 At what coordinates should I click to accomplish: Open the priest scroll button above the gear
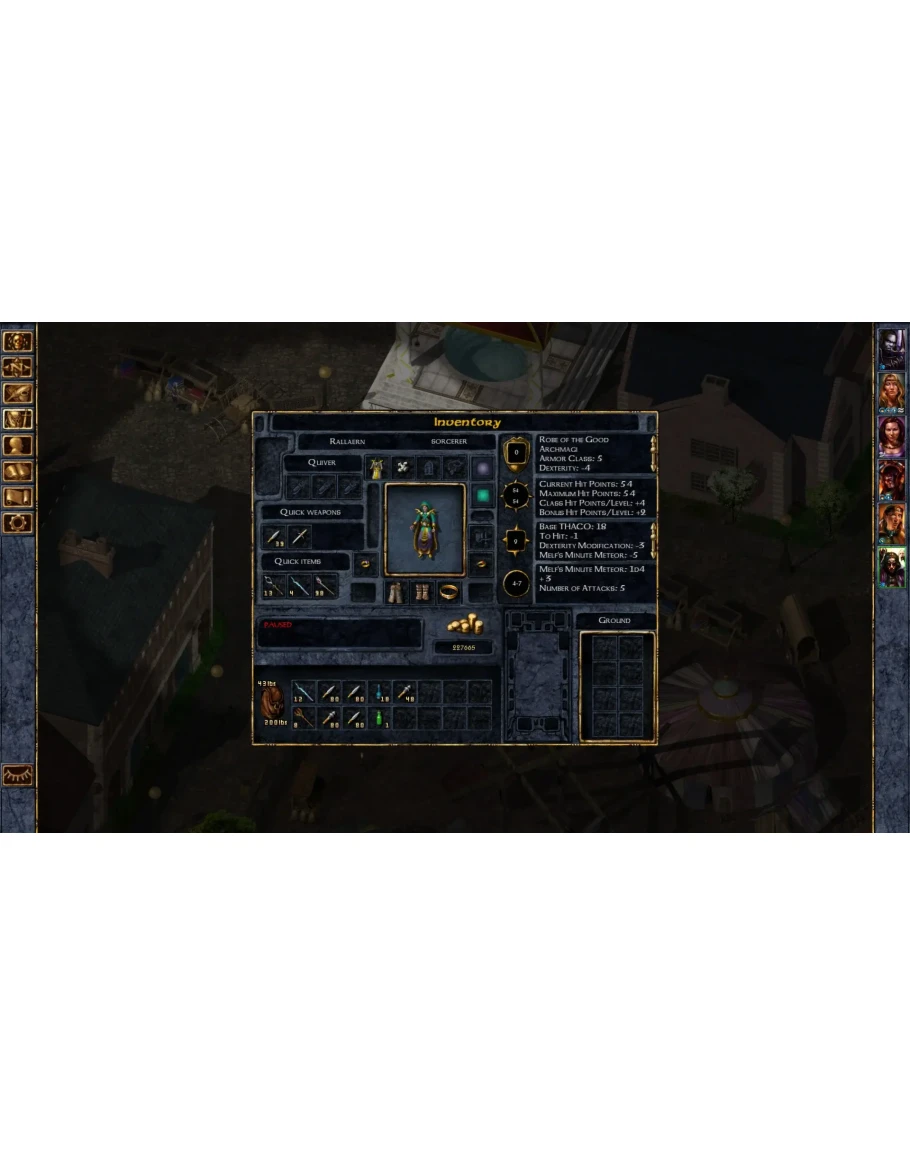point(19,497)
